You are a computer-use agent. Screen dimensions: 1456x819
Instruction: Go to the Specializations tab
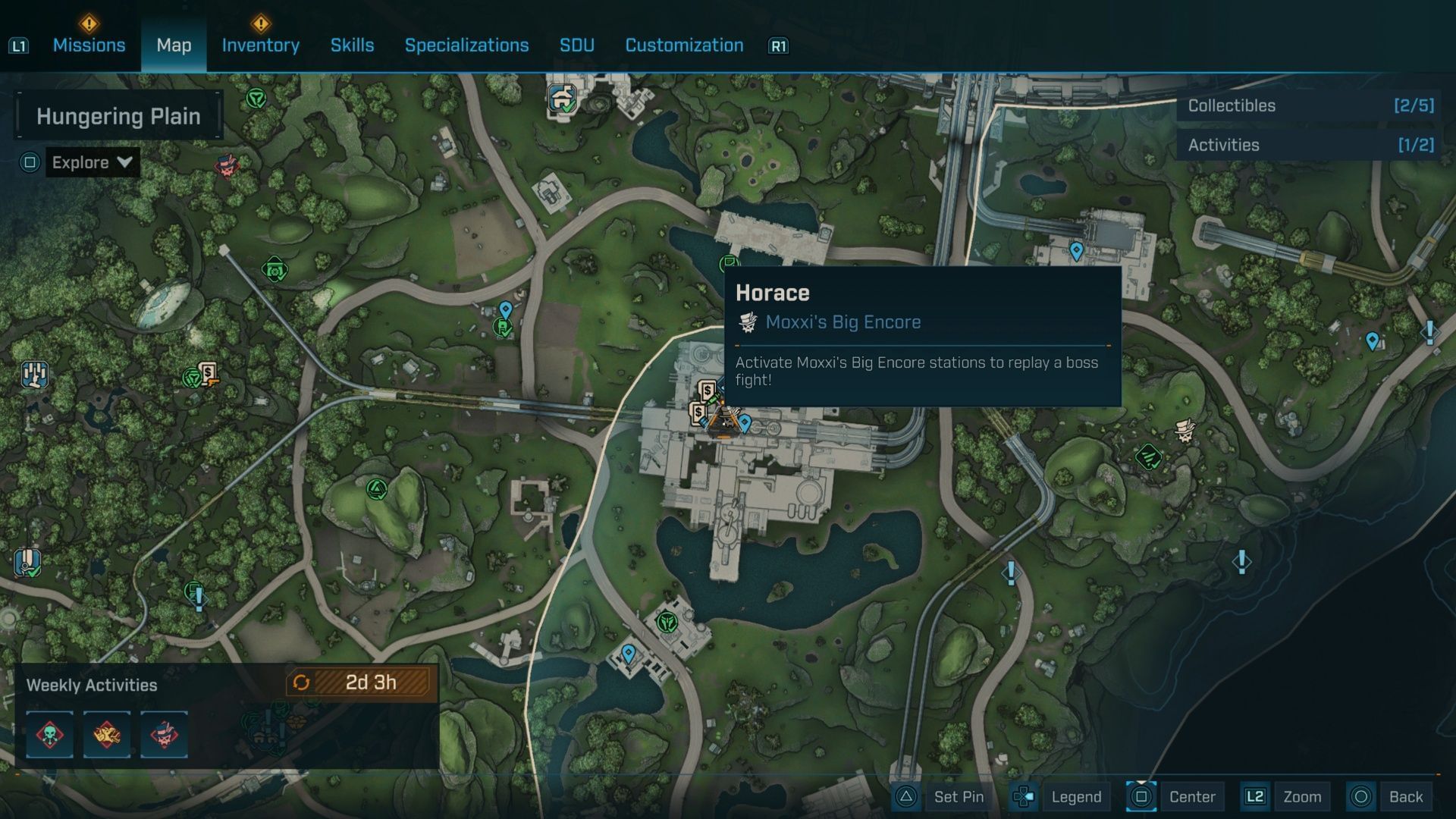pos(466,45)
